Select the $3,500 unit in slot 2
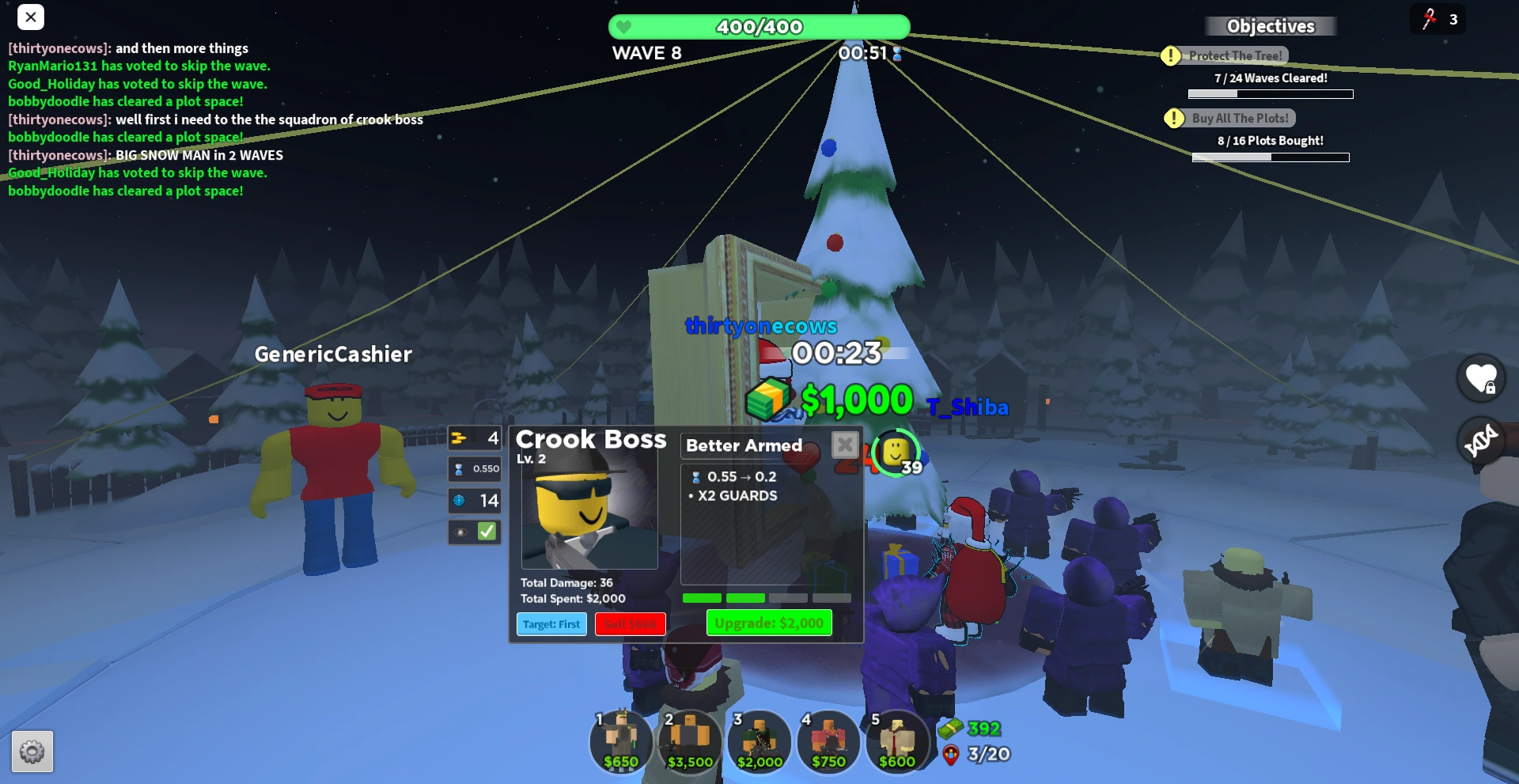Image resolution: width=1519 pixels, height=784 pixels. [690, 742]
